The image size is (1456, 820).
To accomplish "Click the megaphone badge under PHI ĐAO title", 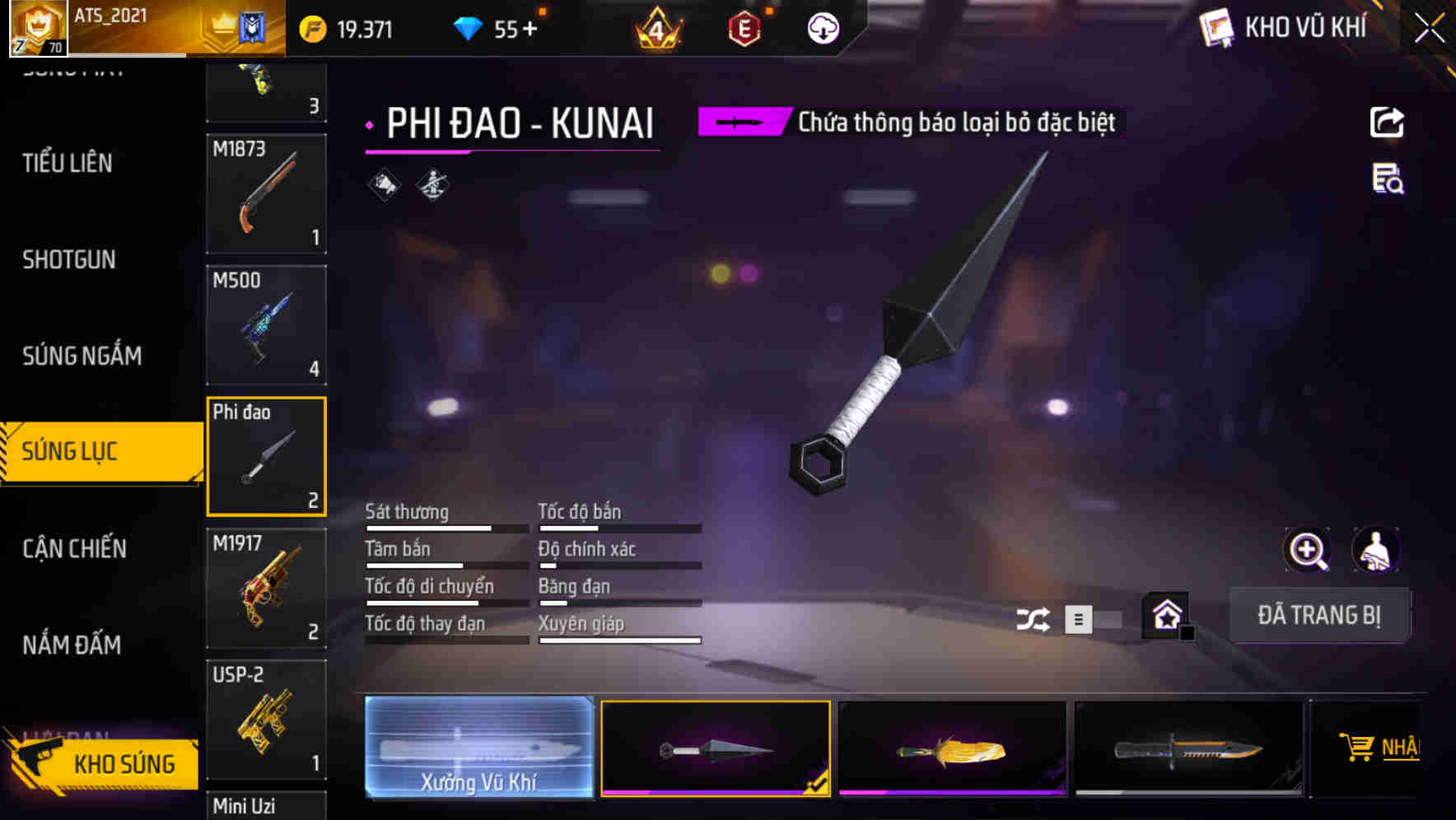I will (384, 183).
